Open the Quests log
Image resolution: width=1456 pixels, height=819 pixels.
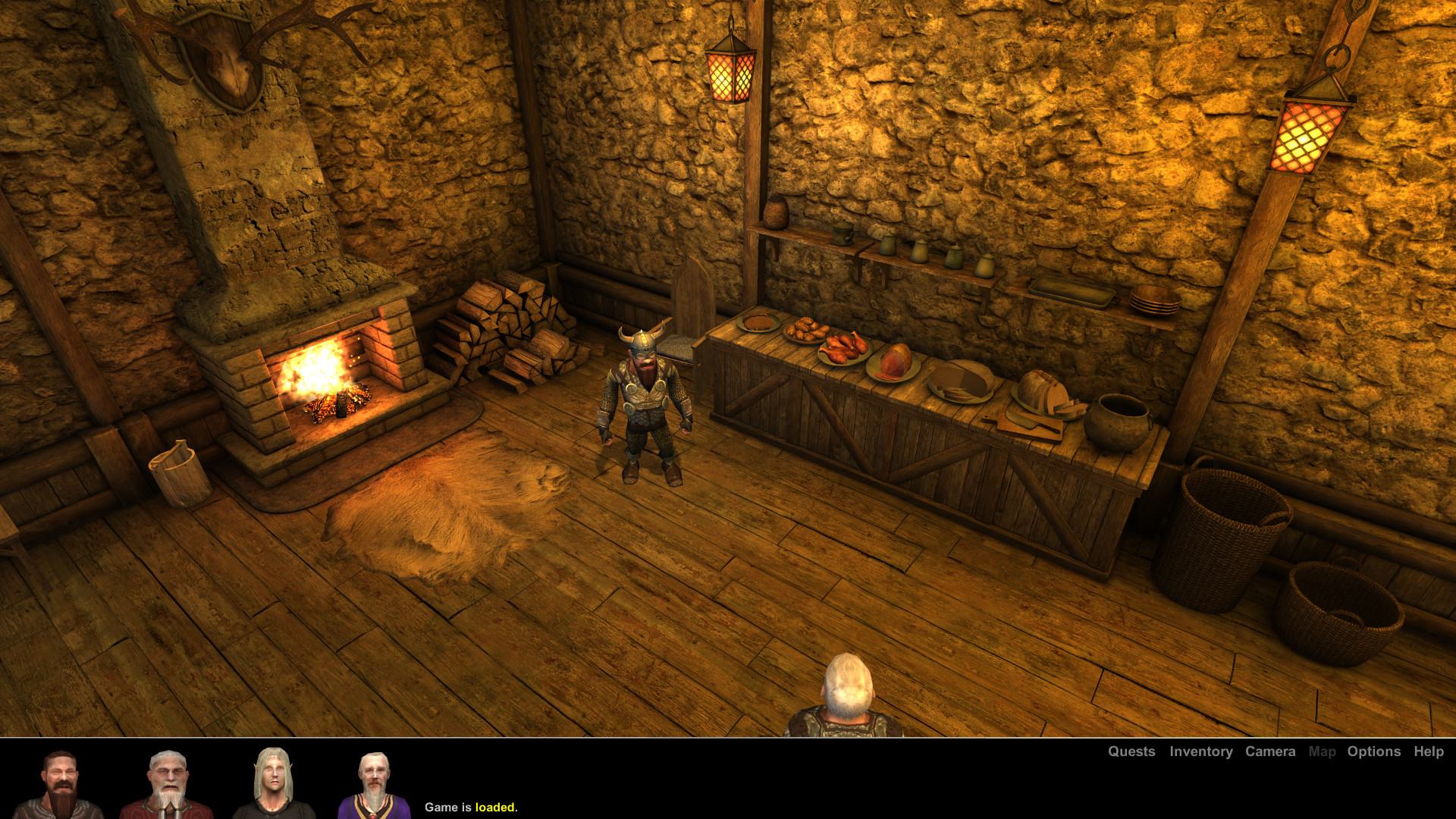[1131, 752]
